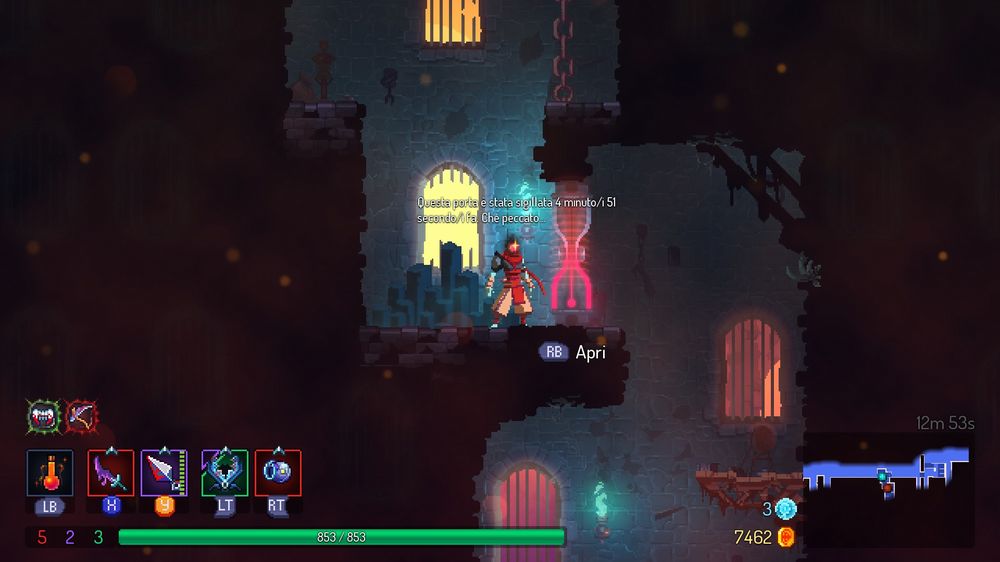Select the health flask slot
Image resolution: width=1000 pixels, height=562 pixels.
click(50, 472)
